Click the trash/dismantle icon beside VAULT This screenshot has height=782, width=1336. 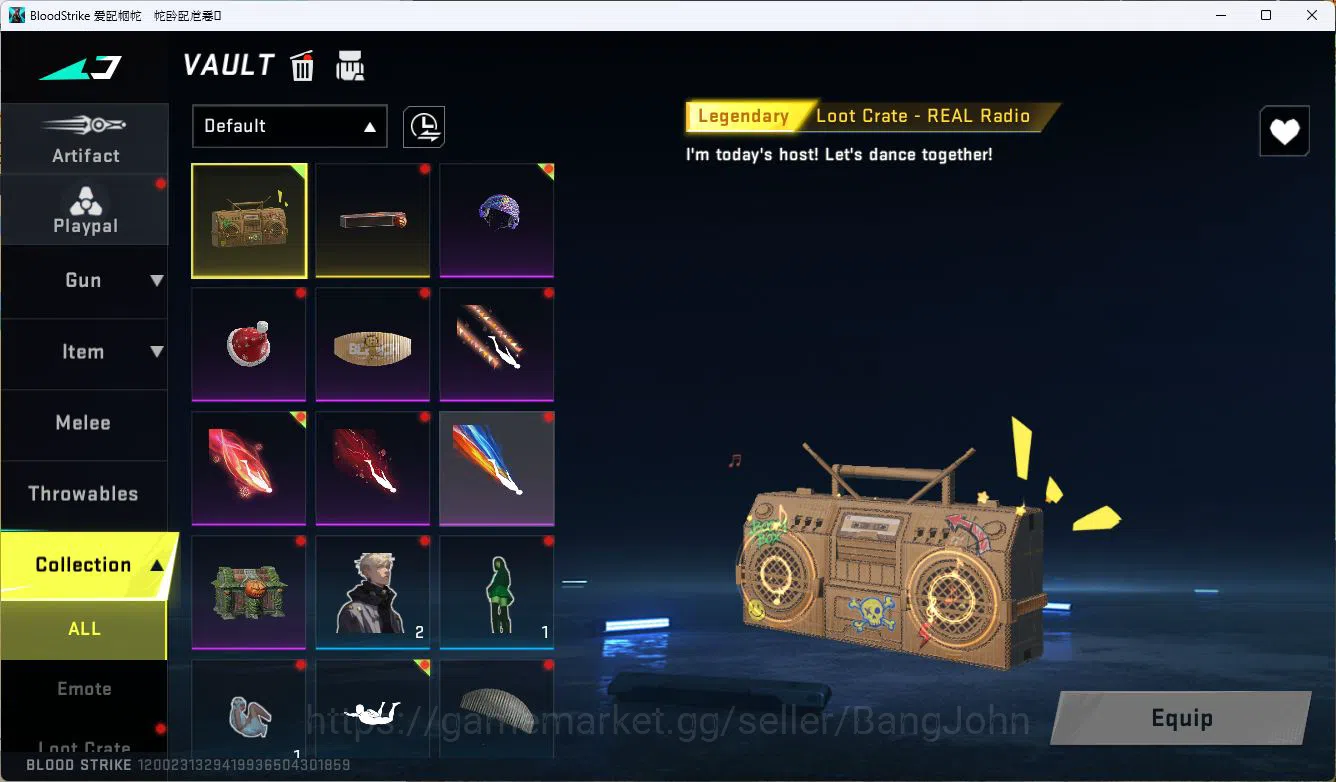click(x=302, y=65)
